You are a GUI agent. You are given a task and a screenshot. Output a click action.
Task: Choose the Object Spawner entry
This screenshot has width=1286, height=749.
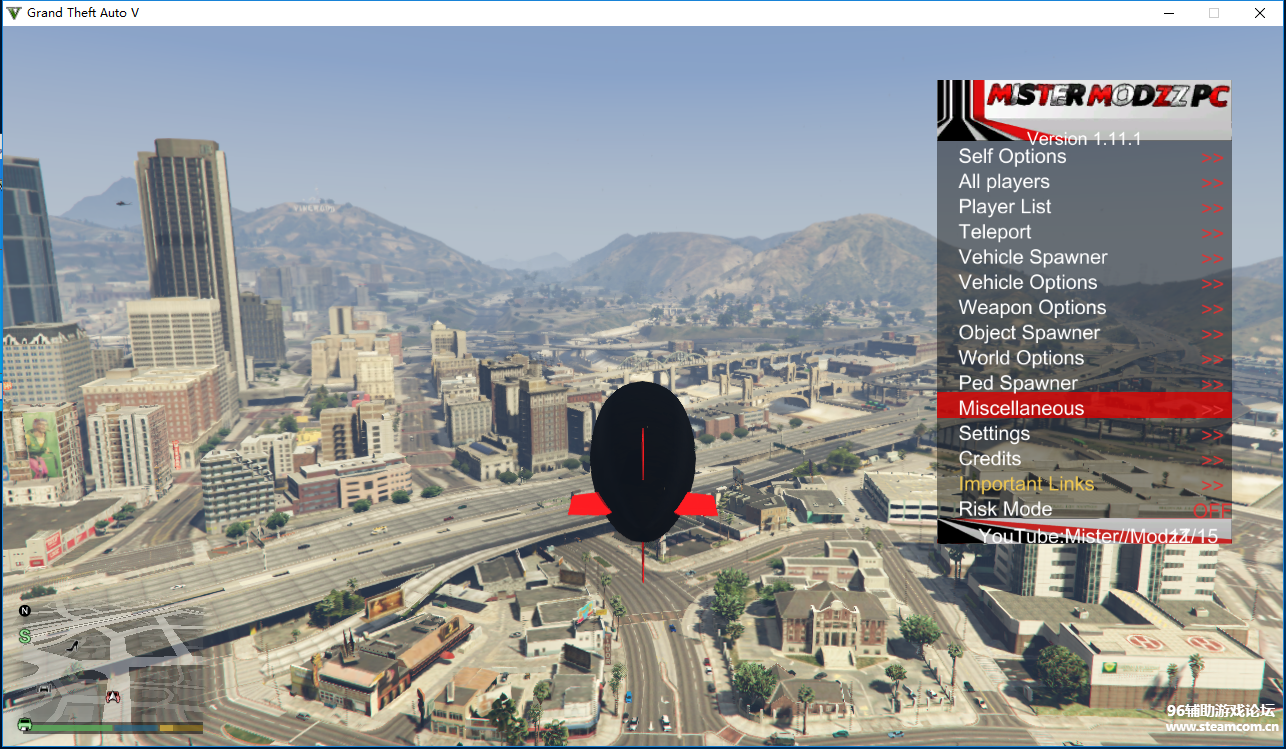click(x=1029, y=333)
